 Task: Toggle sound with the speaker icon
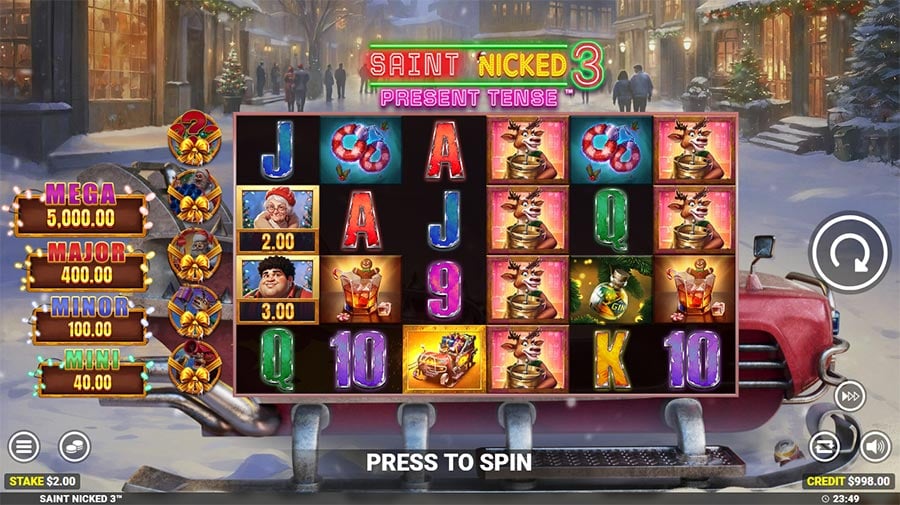[876, 446]
